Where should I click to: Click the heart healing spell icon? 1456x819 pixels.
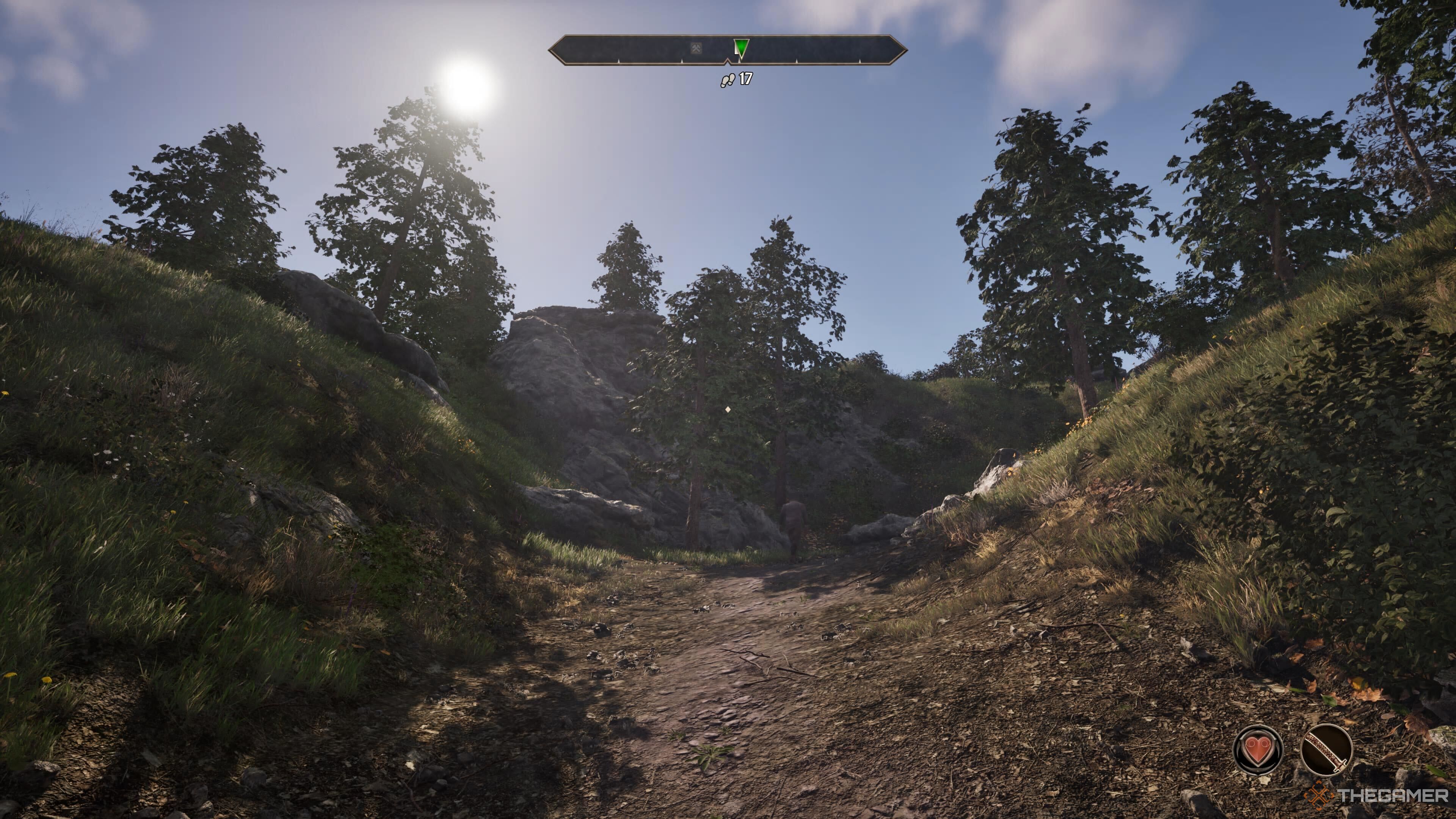click(x=1258, y=750)
